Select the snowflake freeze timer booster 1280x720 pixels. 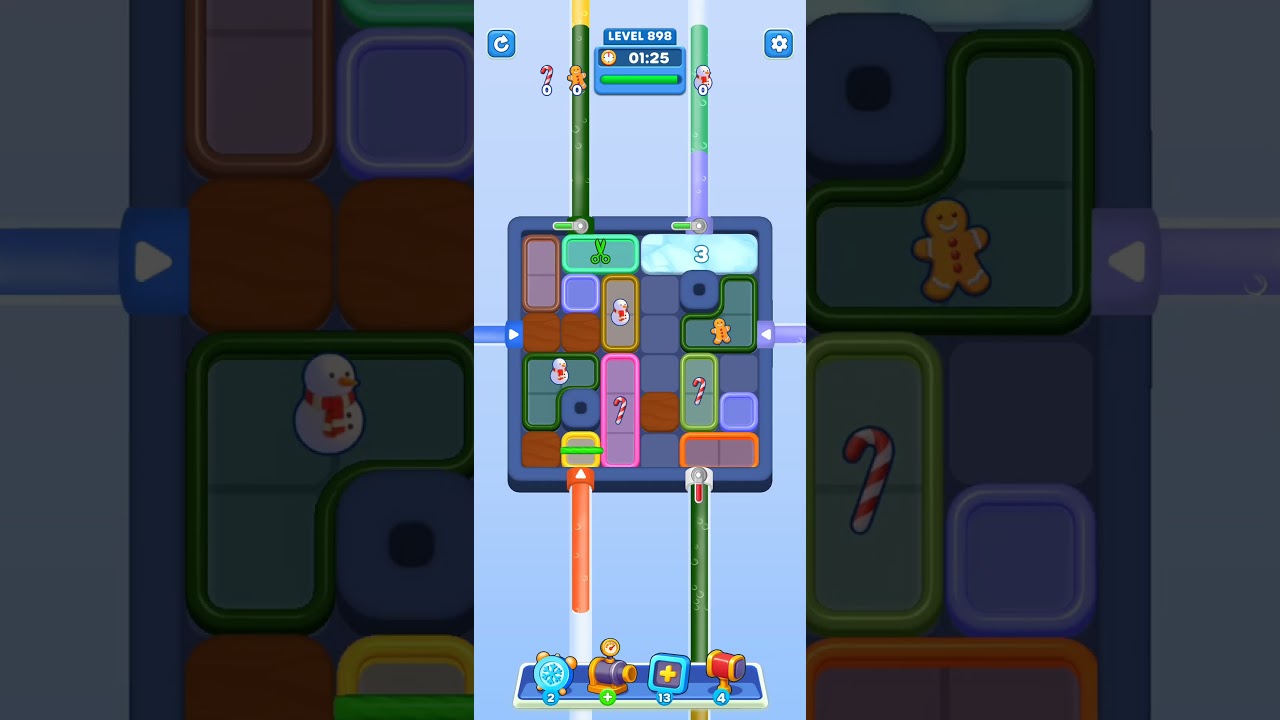551,674
